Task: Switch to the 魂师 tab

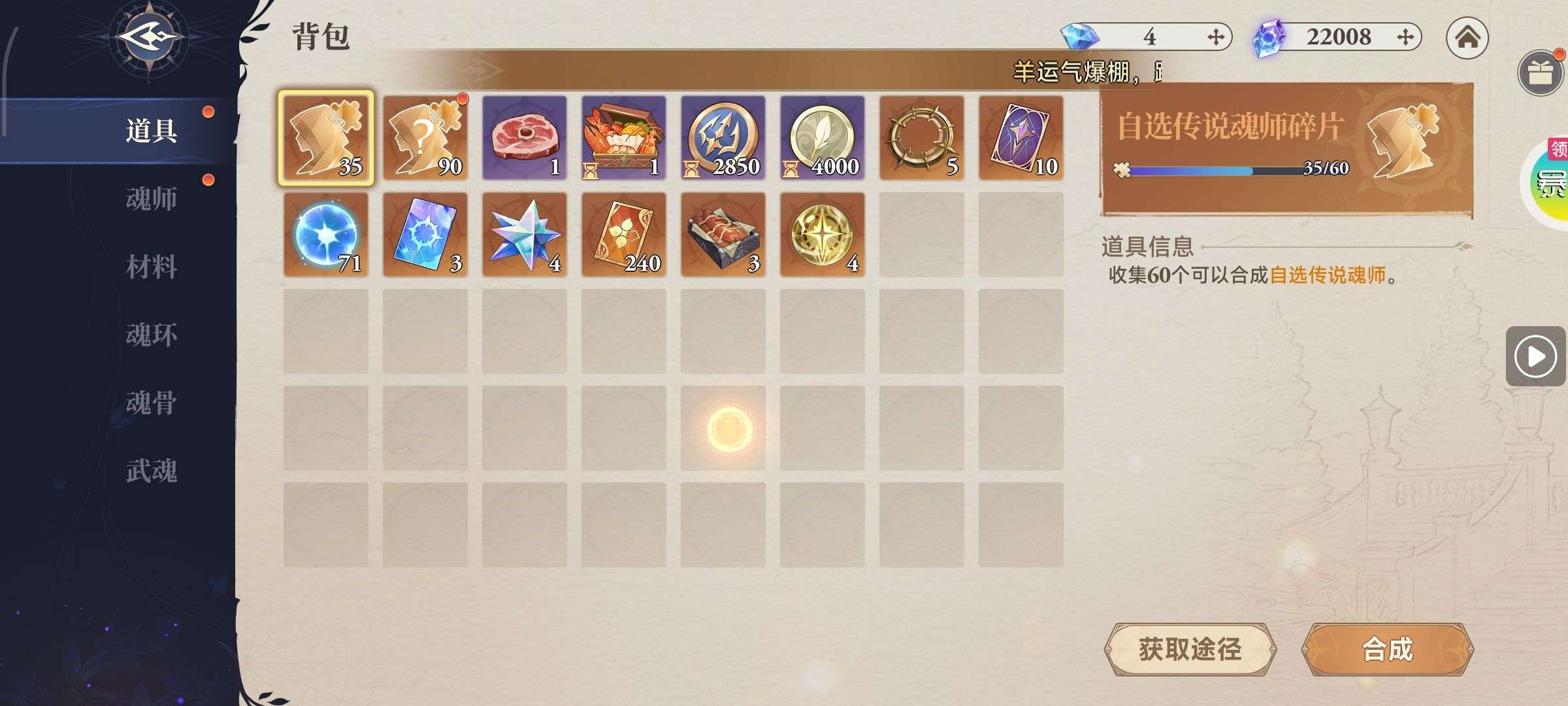Action: (x=151, y=199)
